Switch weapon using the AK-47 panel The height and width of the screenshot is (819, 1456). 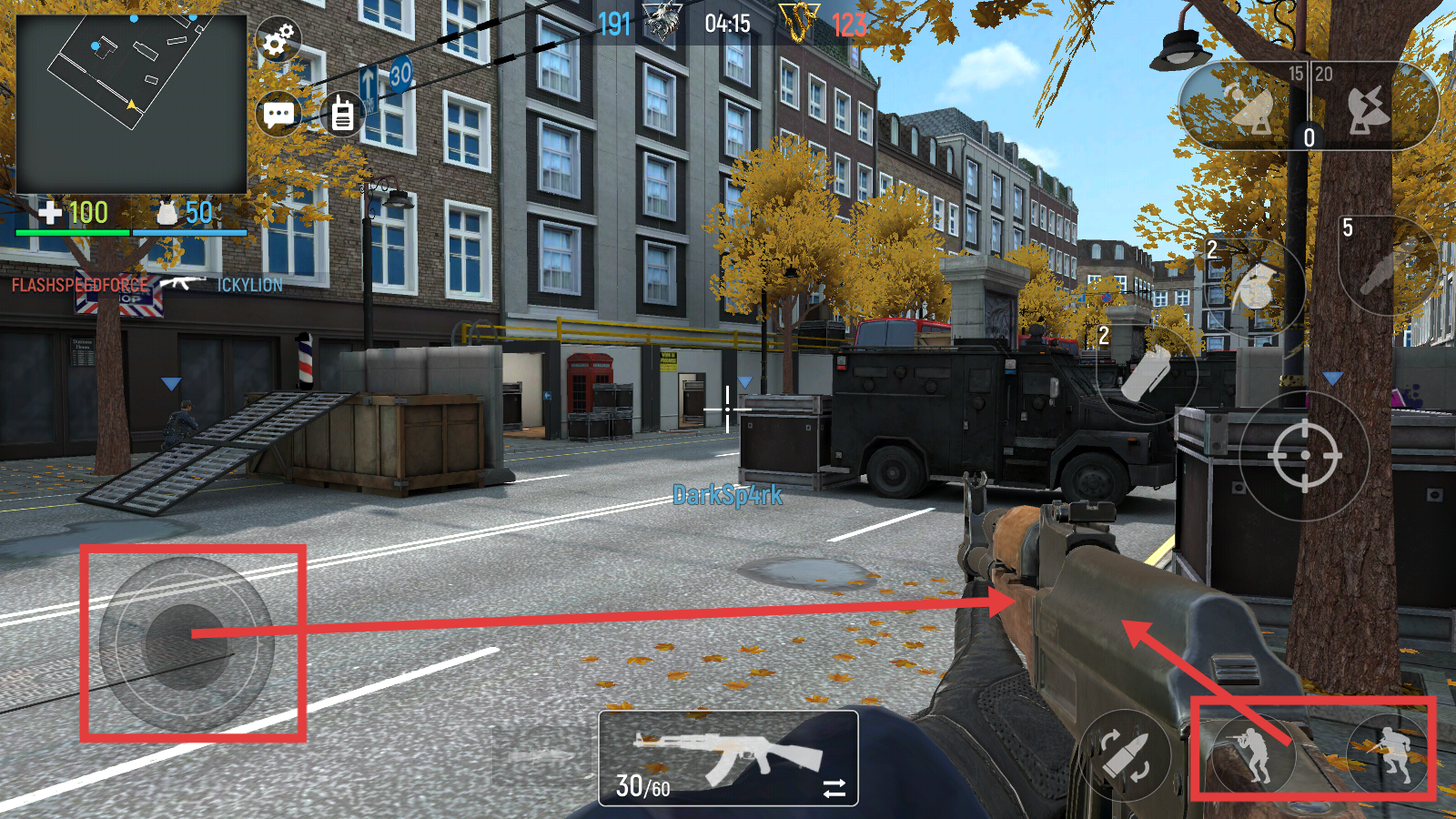728,758
